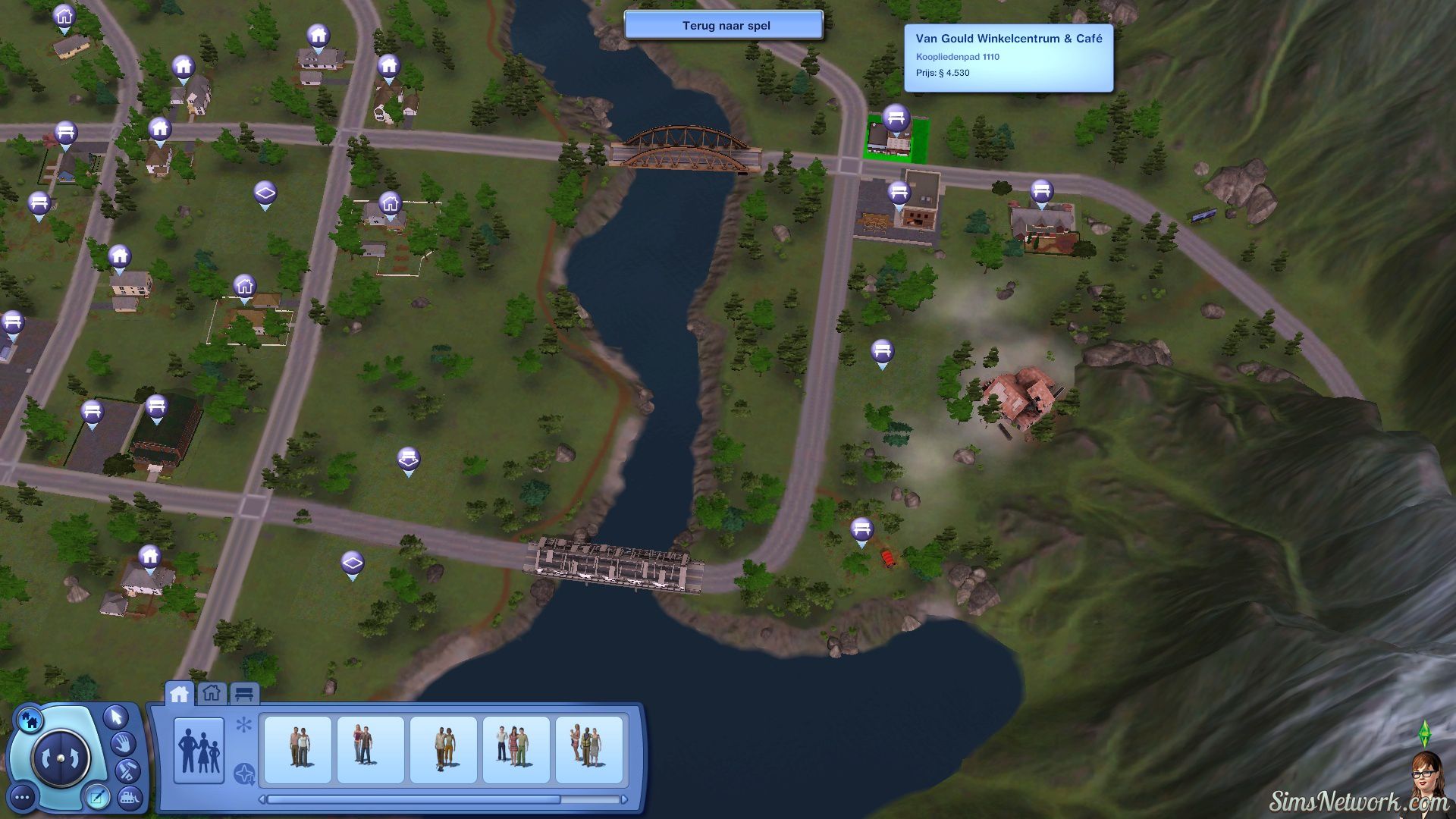The width and height of the screenshot is (1456, 819).
Task: Click the large family silhouette button
Action: [199, 749]
